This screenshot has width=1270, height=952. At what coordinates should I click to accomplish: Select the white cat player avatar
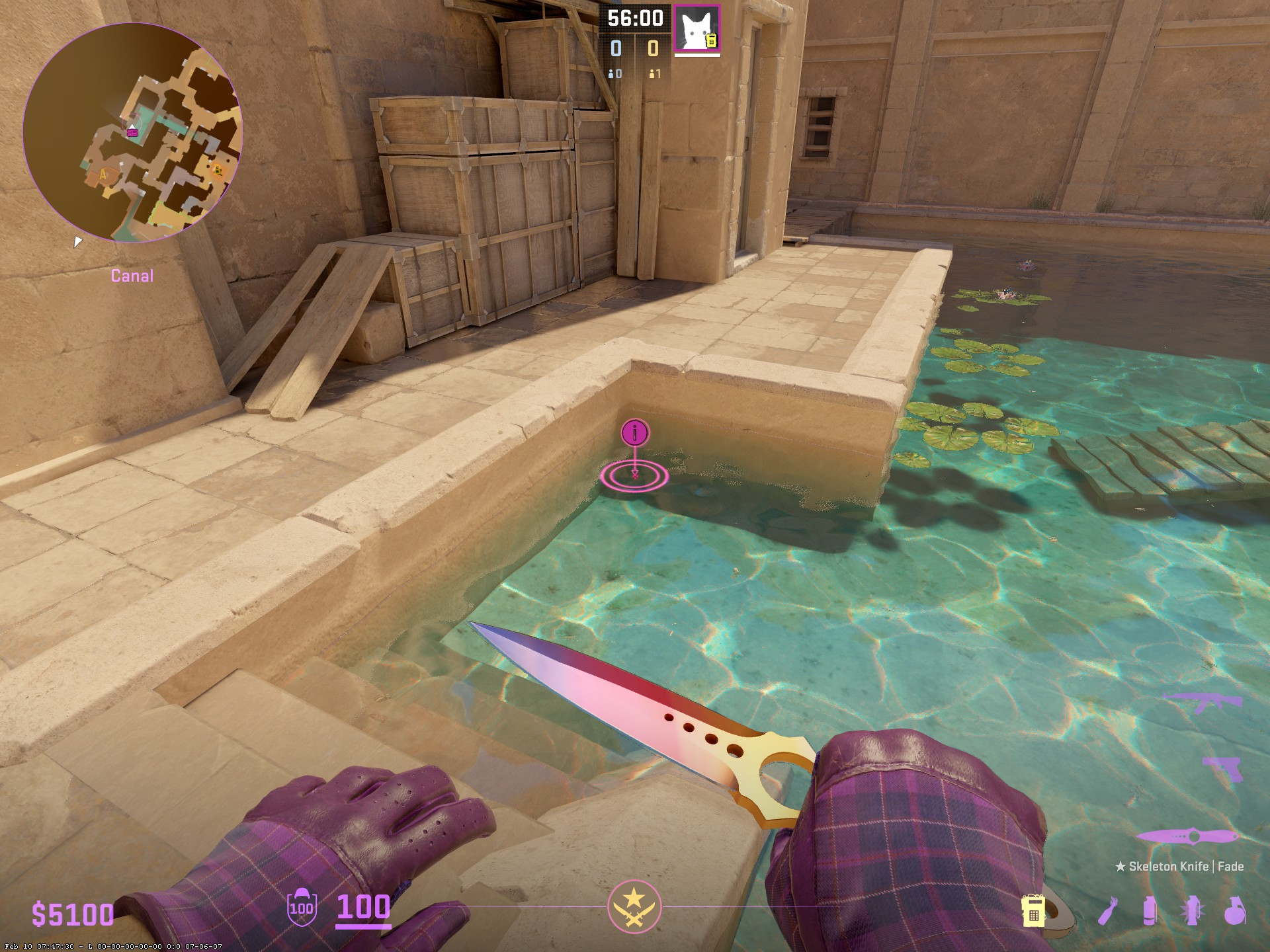[697, 30]
